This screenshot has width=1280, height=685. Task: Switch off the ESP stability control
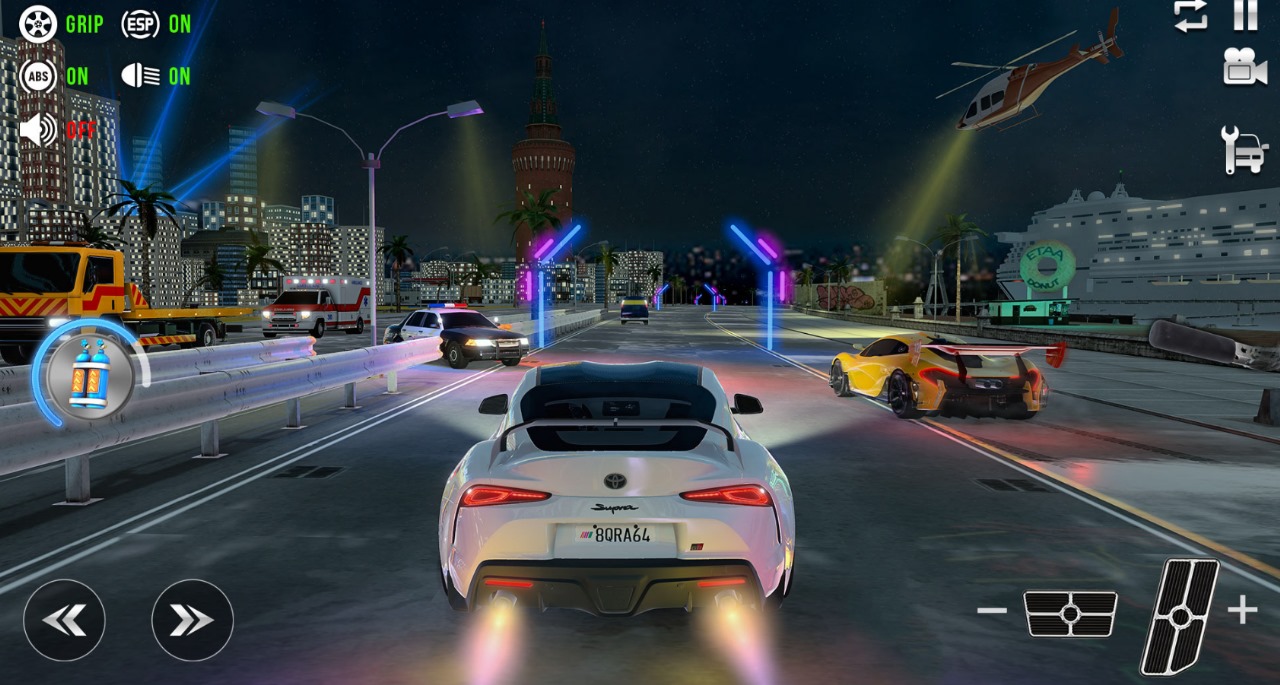point(141,24)
